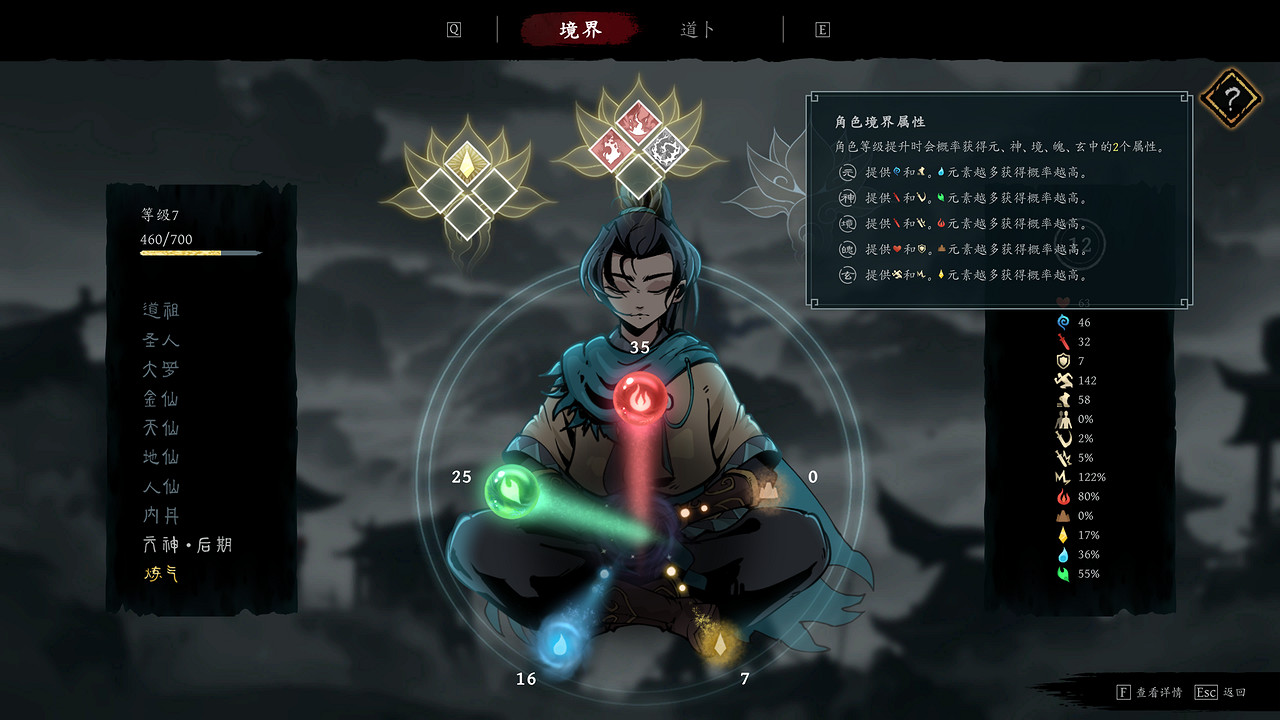Open the question mark help icon

coord(1232,97)
